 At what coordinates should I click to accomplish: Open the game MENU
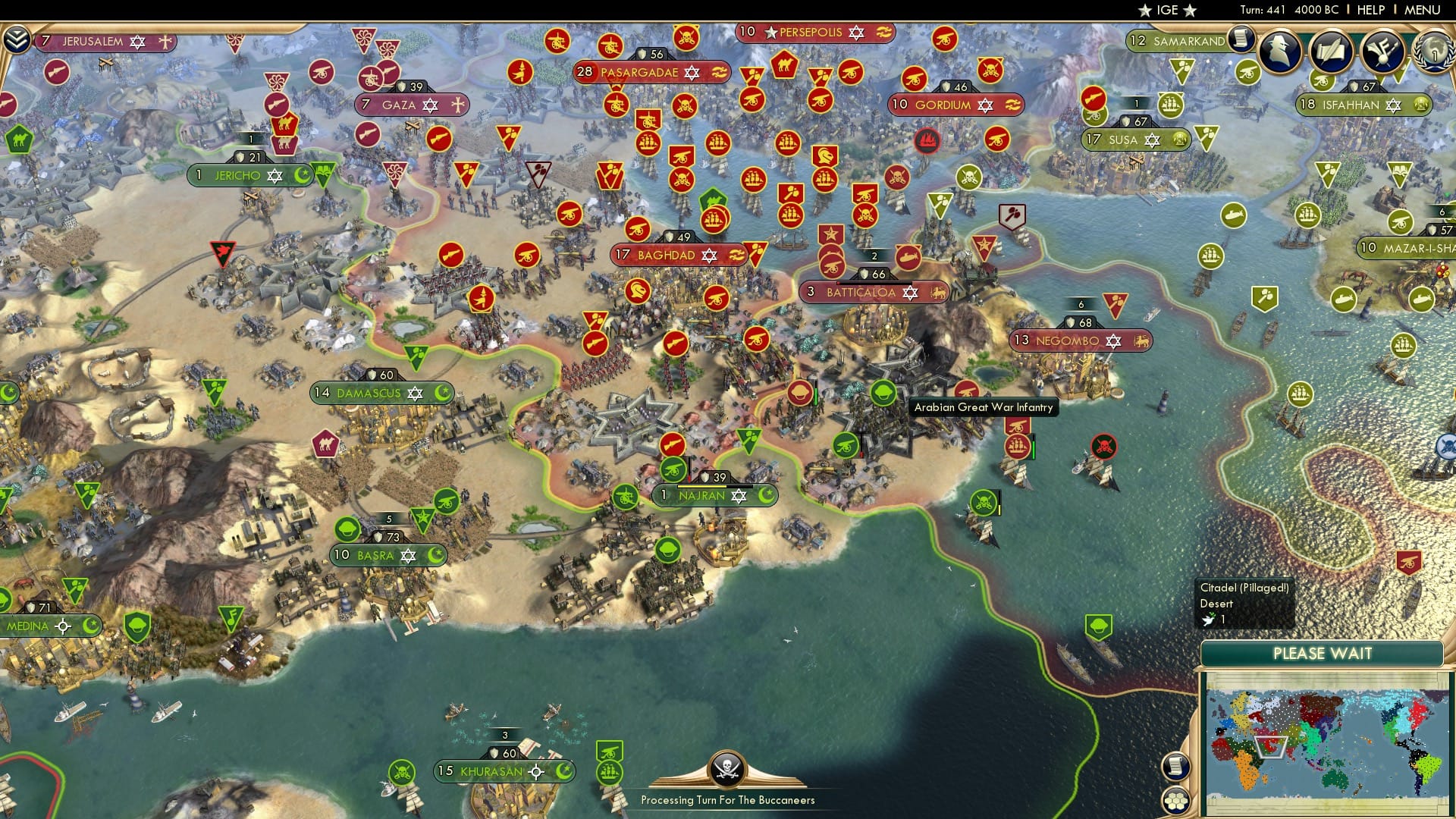[1423, 9]
